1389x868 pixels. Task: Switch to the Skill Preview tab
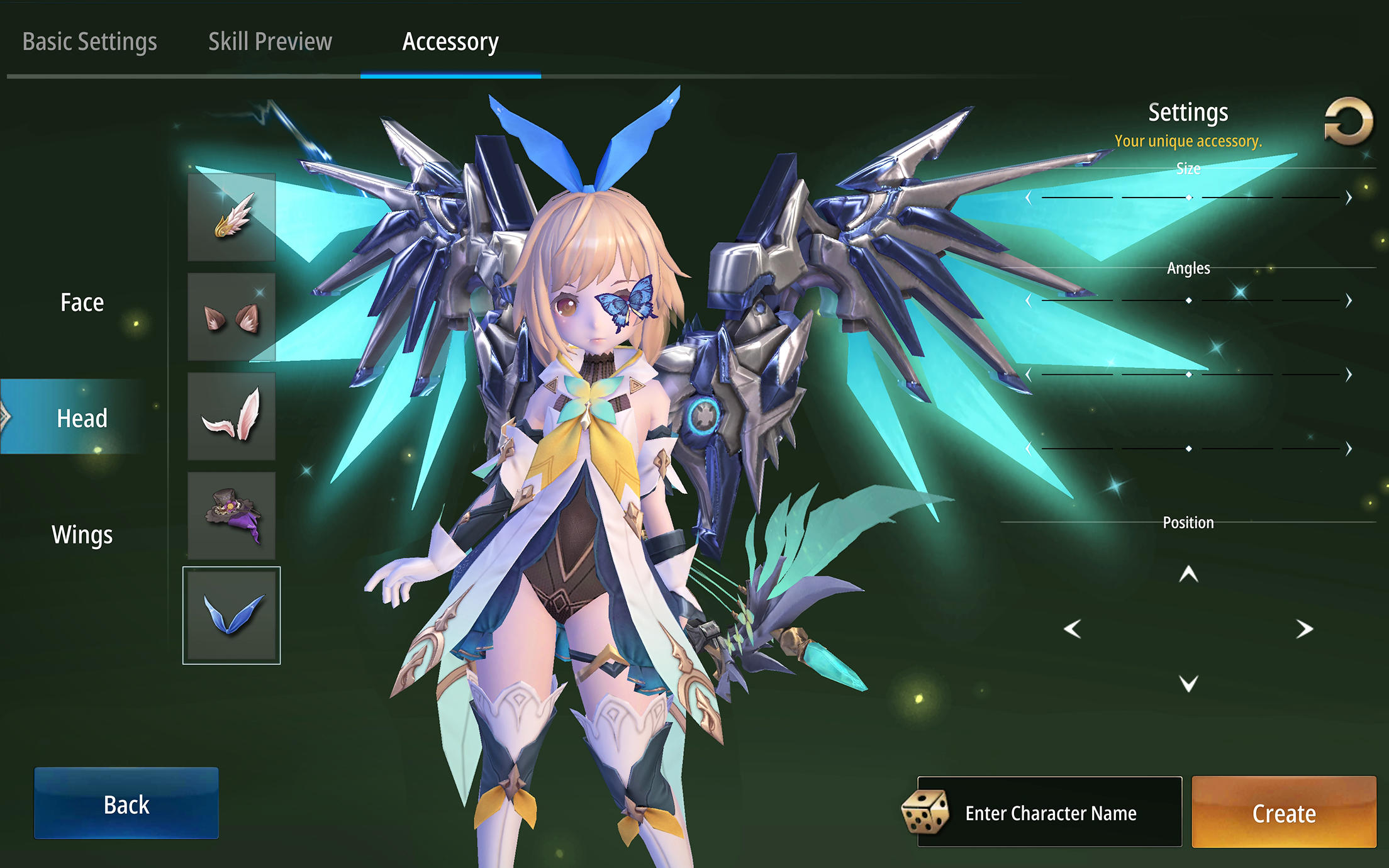(x=270, y=41)
